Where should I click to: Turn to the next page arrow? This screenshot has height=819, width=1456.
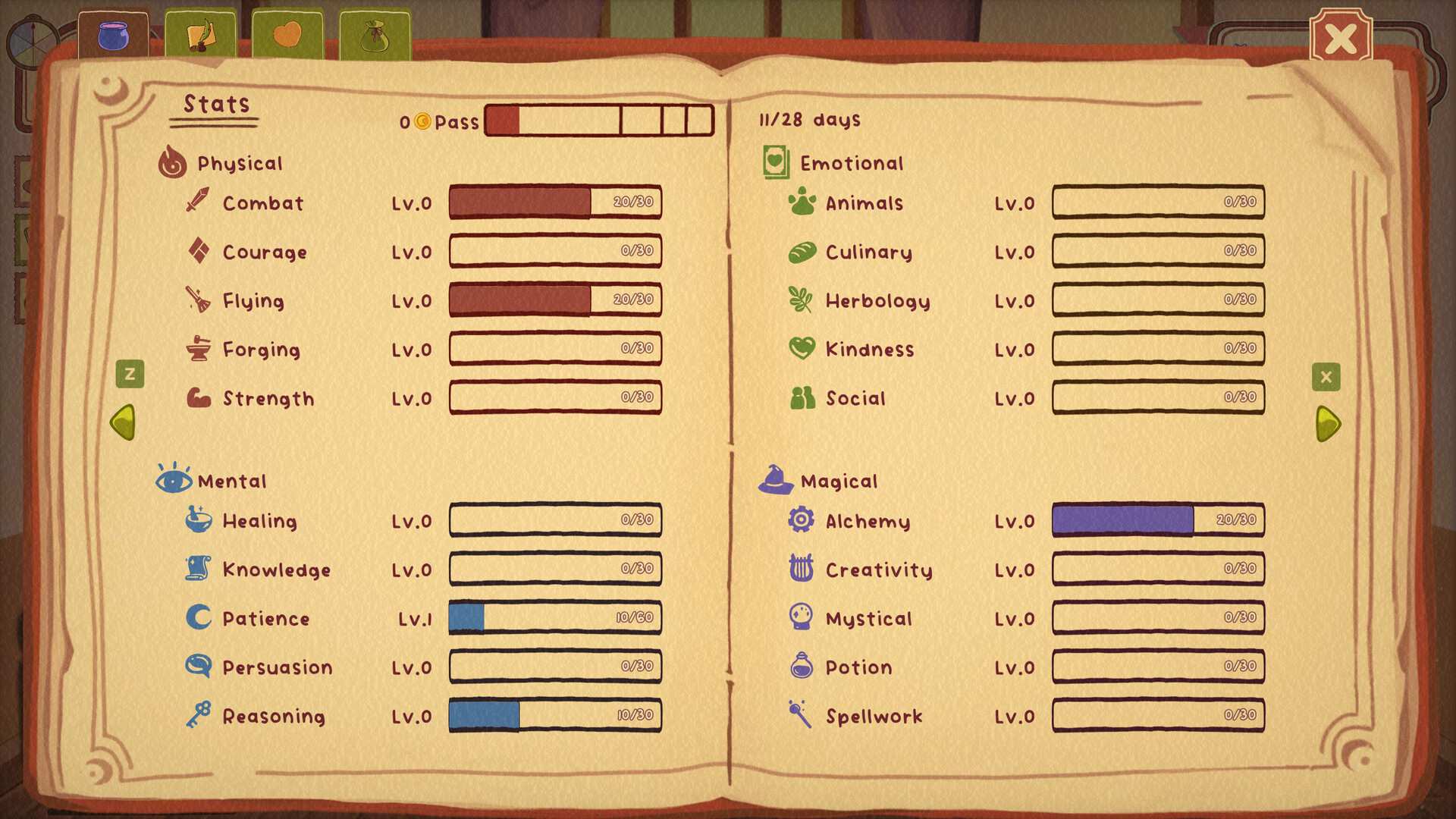coord(1328,423)
